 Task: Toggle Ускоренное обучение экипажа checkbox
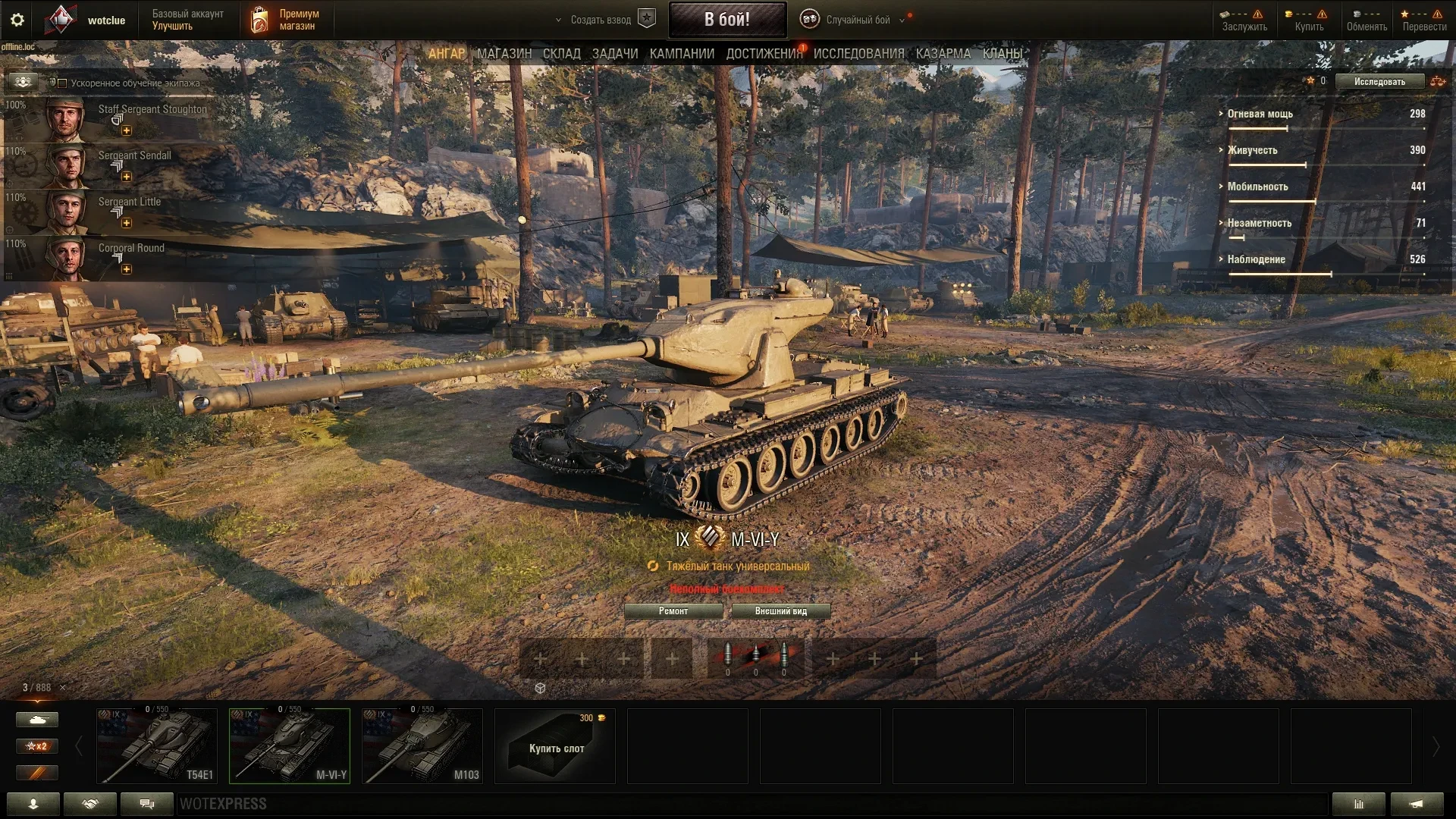[x=63, y=83]
